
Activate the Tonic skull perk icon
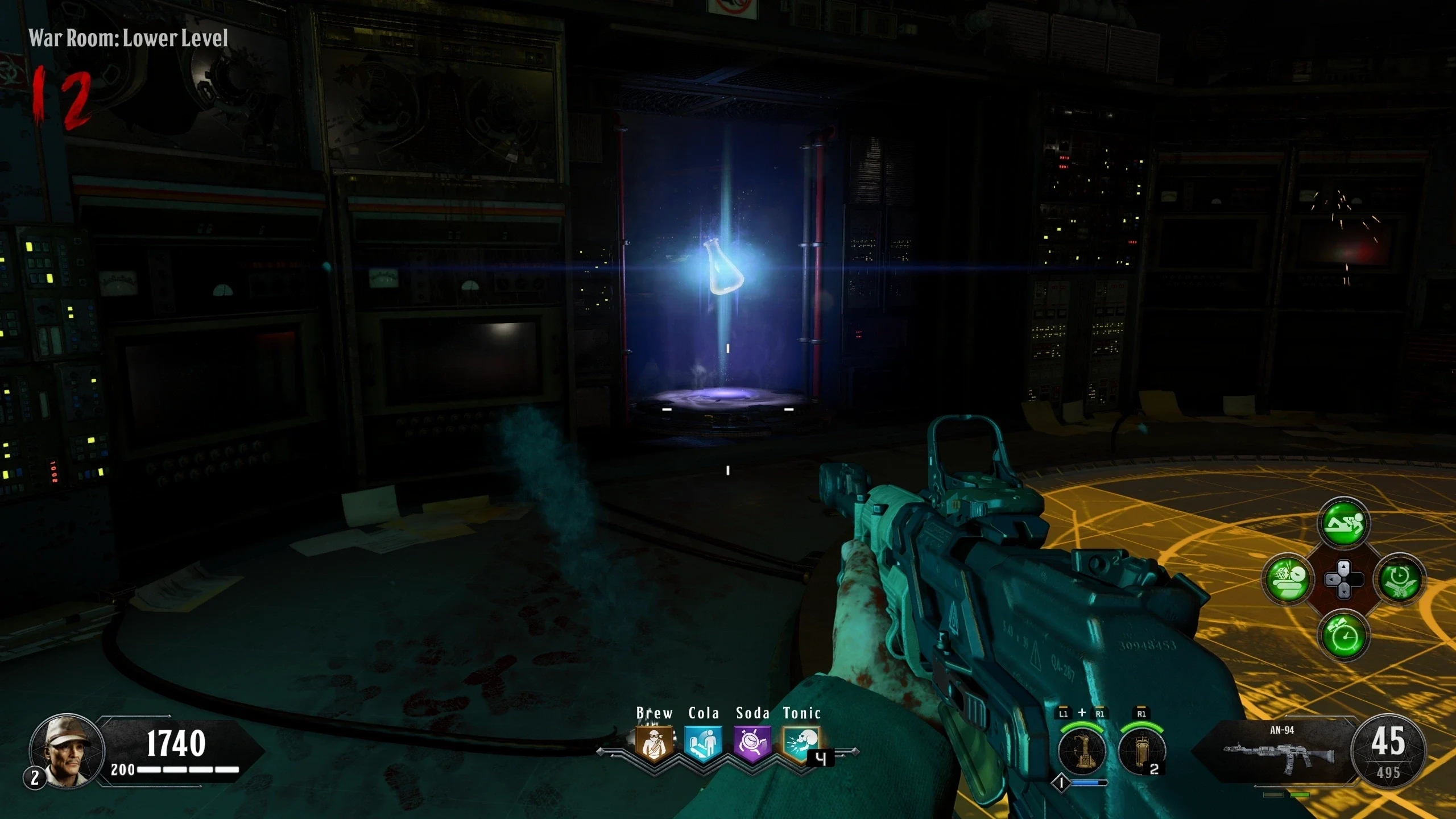[x=801, y=743]
